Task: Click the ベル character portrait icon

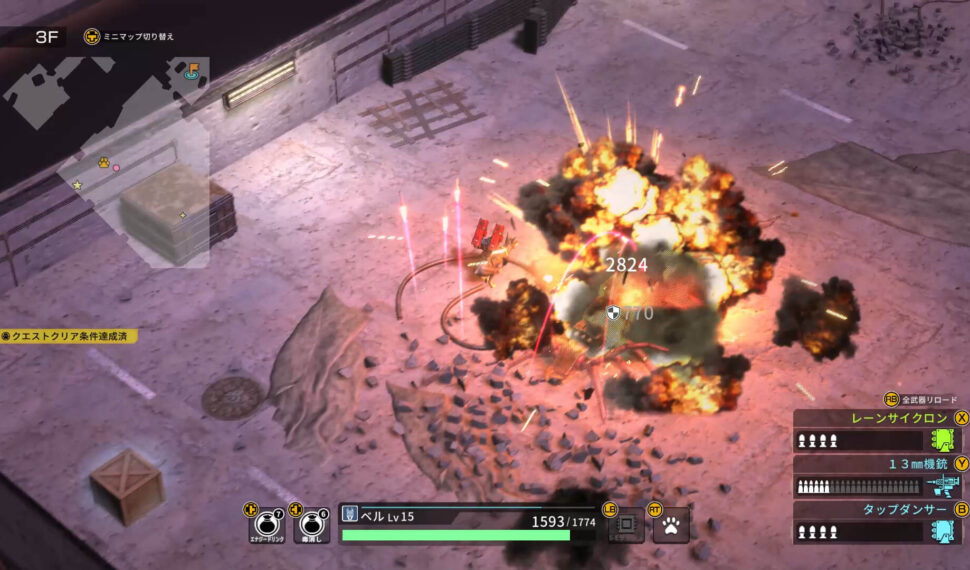Action: click(350, 513)
